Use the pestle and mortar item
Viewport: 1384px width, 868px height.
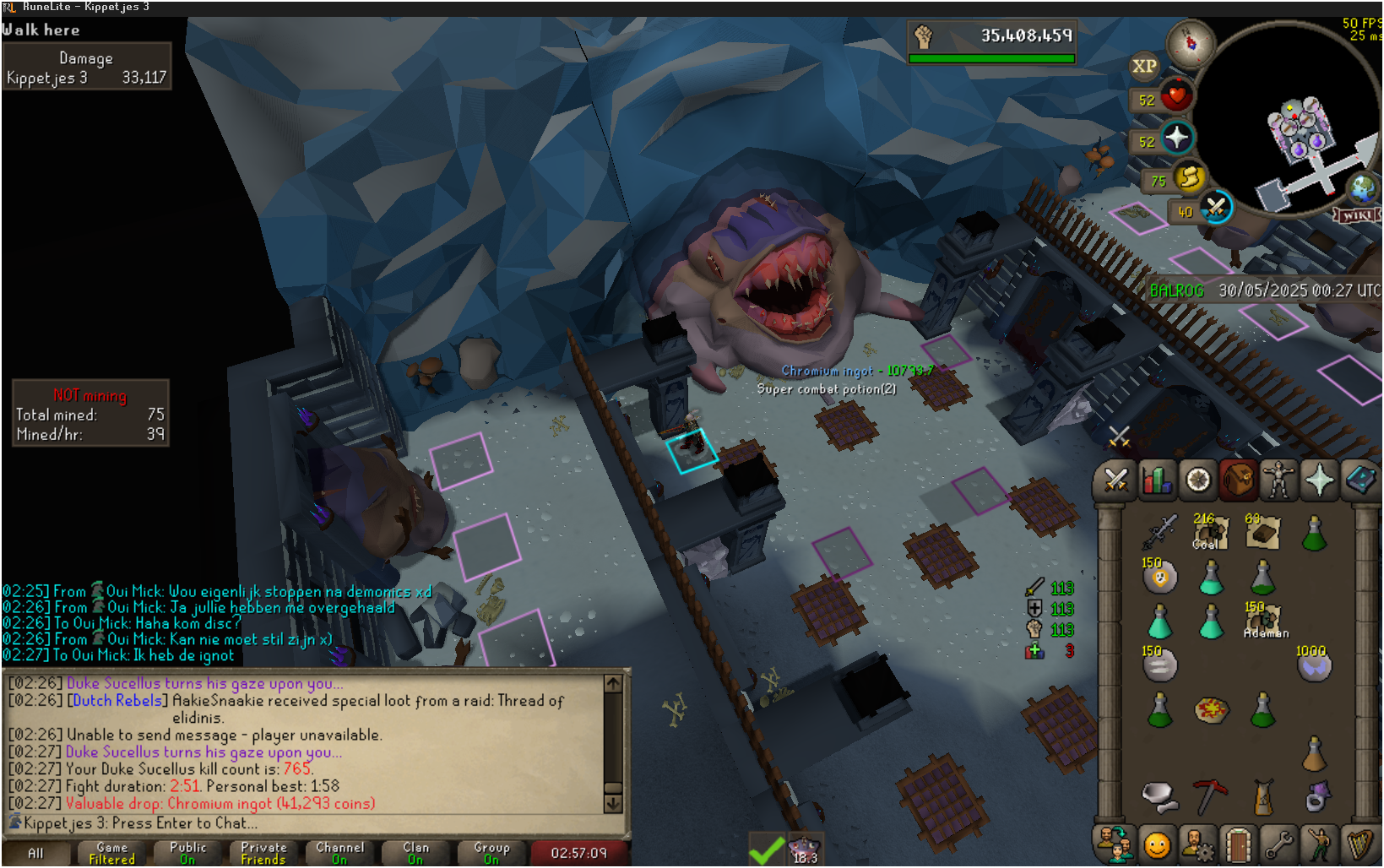[x=1159, y=795]
